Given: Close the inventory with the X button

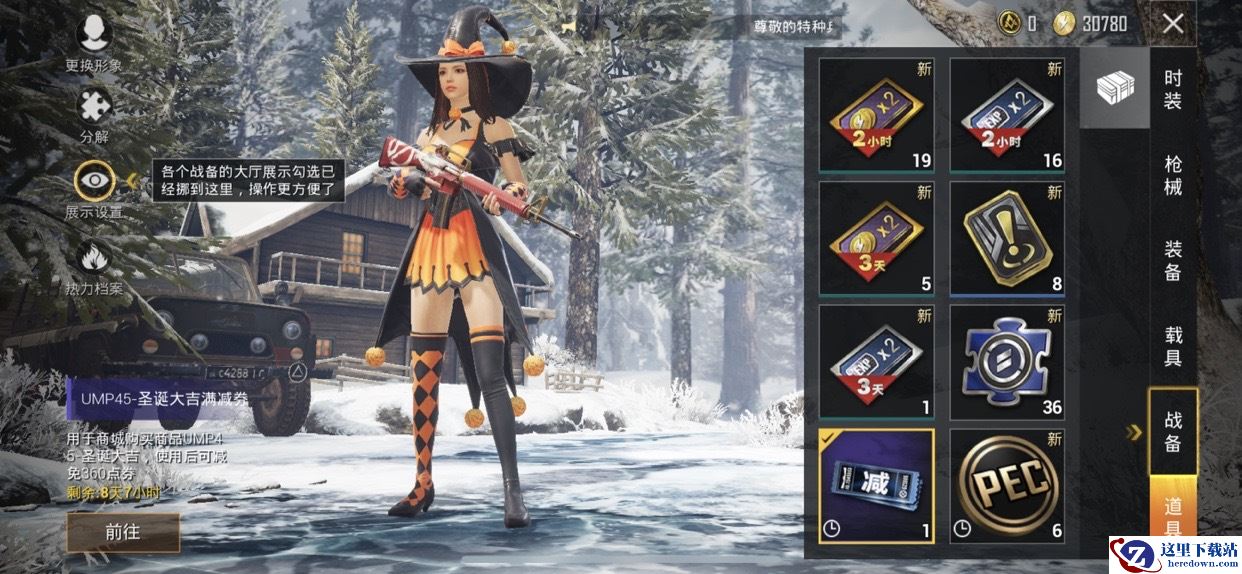Looking at the screenshot, I should [x=1173, y=24].
